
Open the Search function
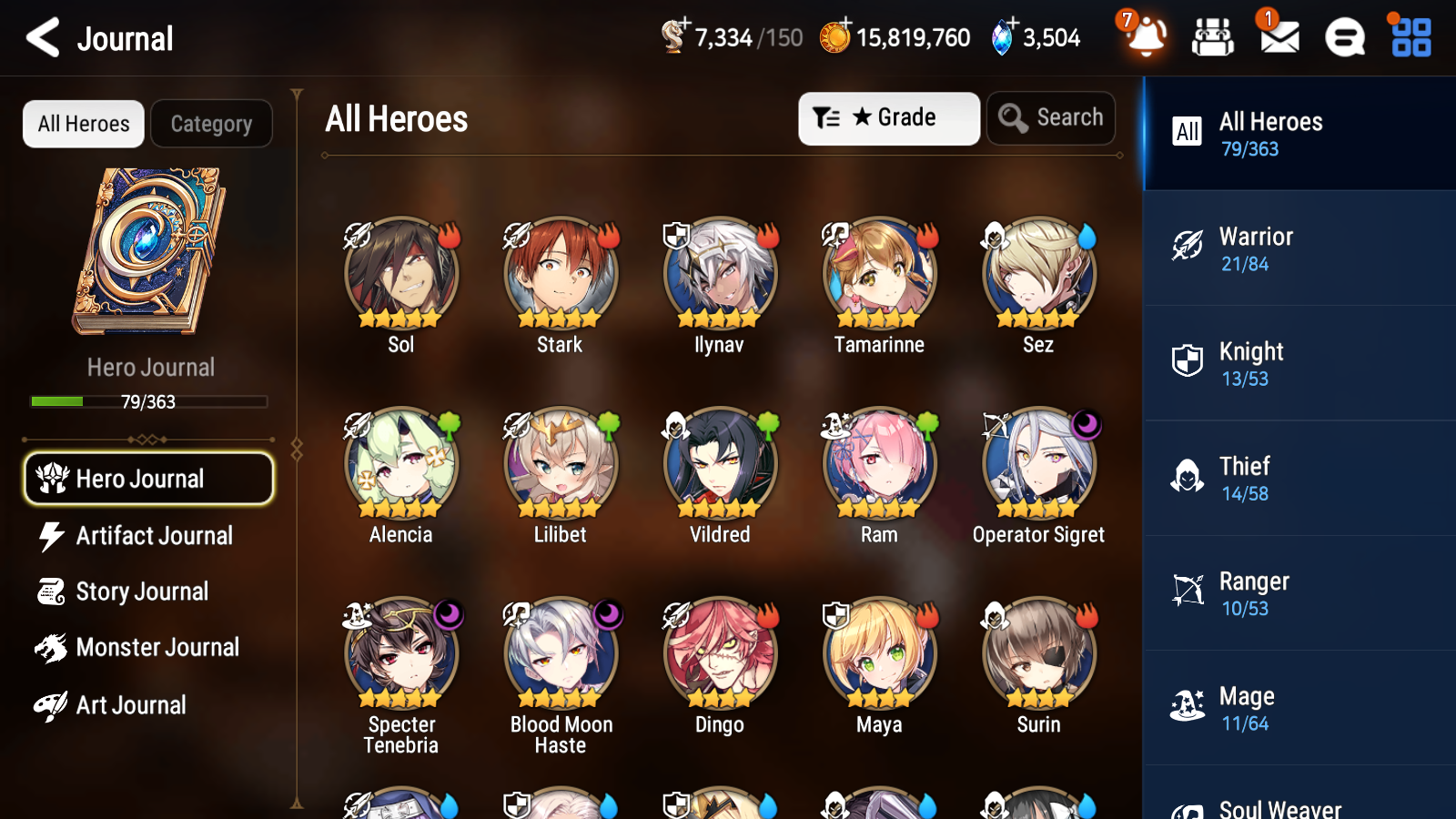point(1051,117)
